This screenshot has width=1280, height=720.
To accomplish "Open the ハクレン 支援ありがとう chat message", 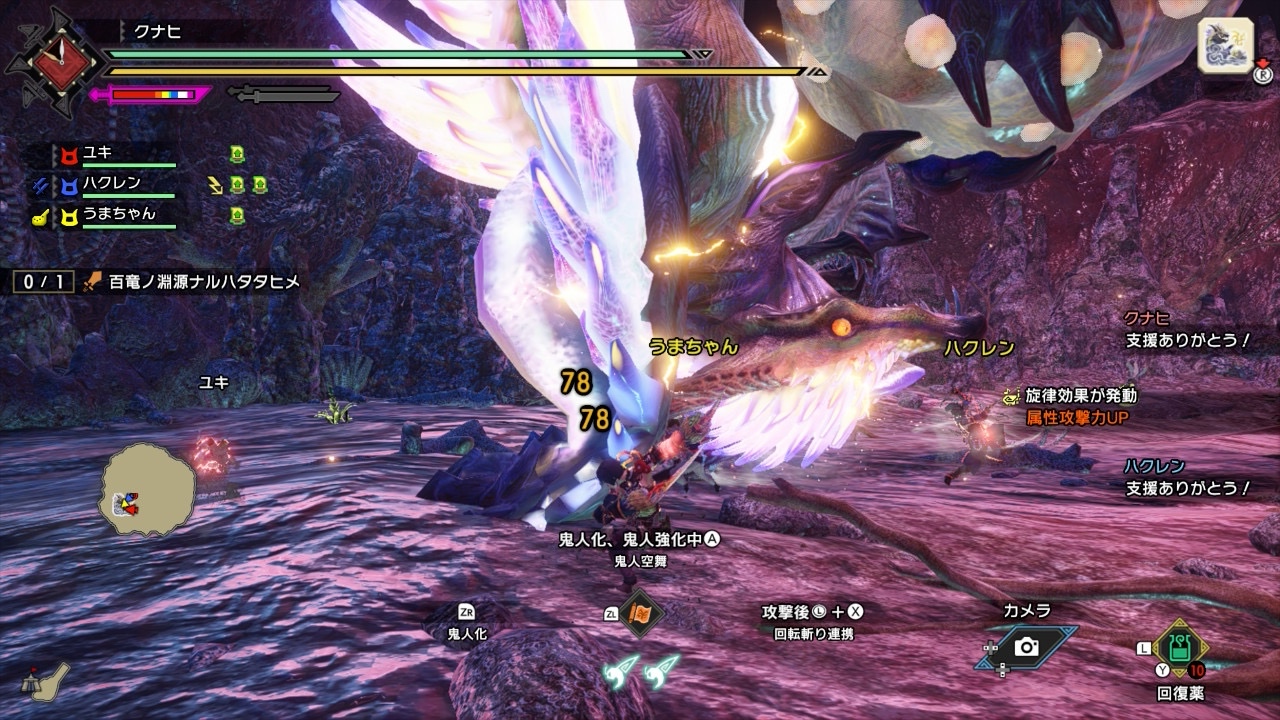I will [1187, 478].
